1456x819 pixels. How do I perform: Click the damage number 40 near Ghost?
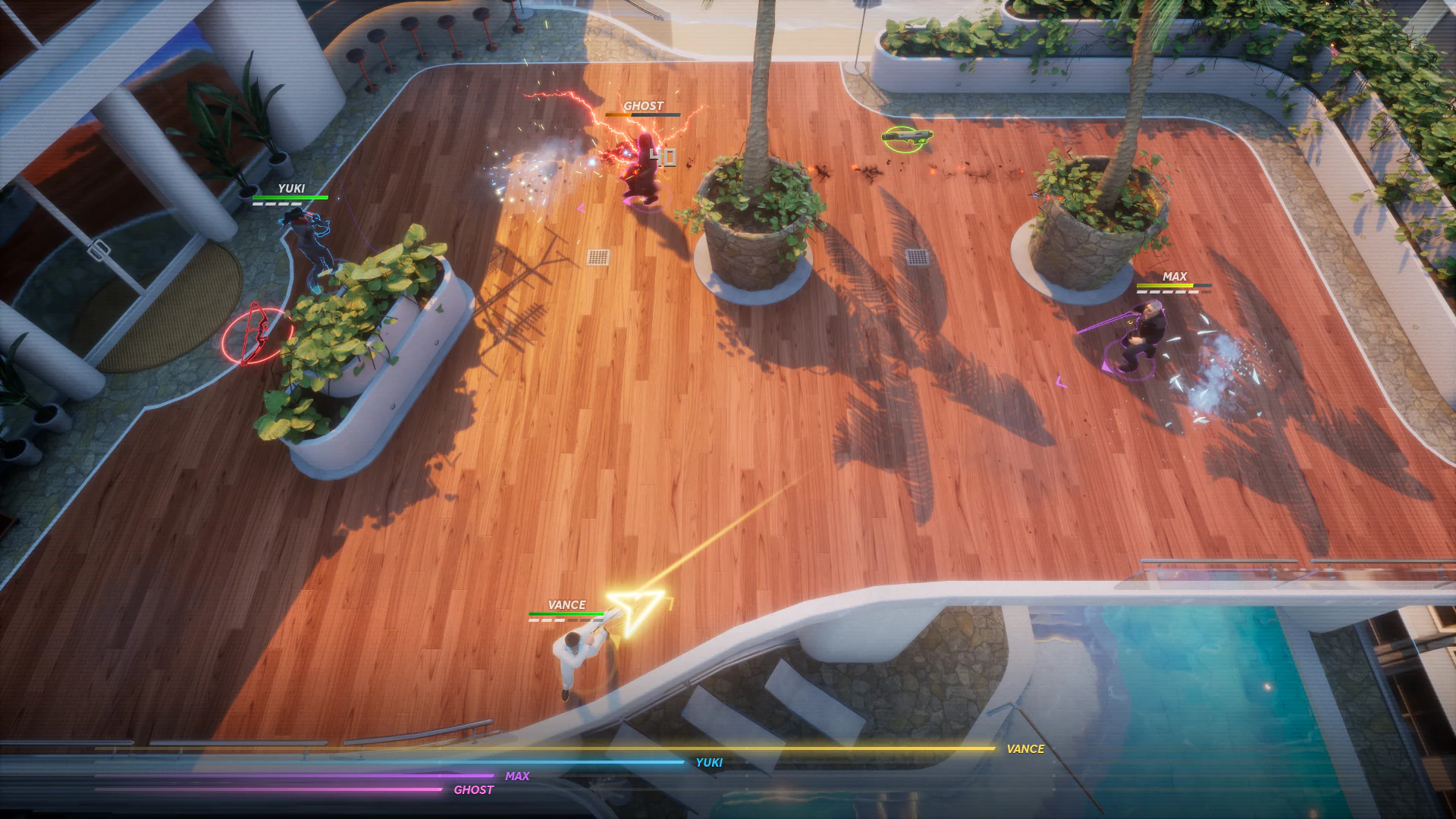tap(664, 156)
